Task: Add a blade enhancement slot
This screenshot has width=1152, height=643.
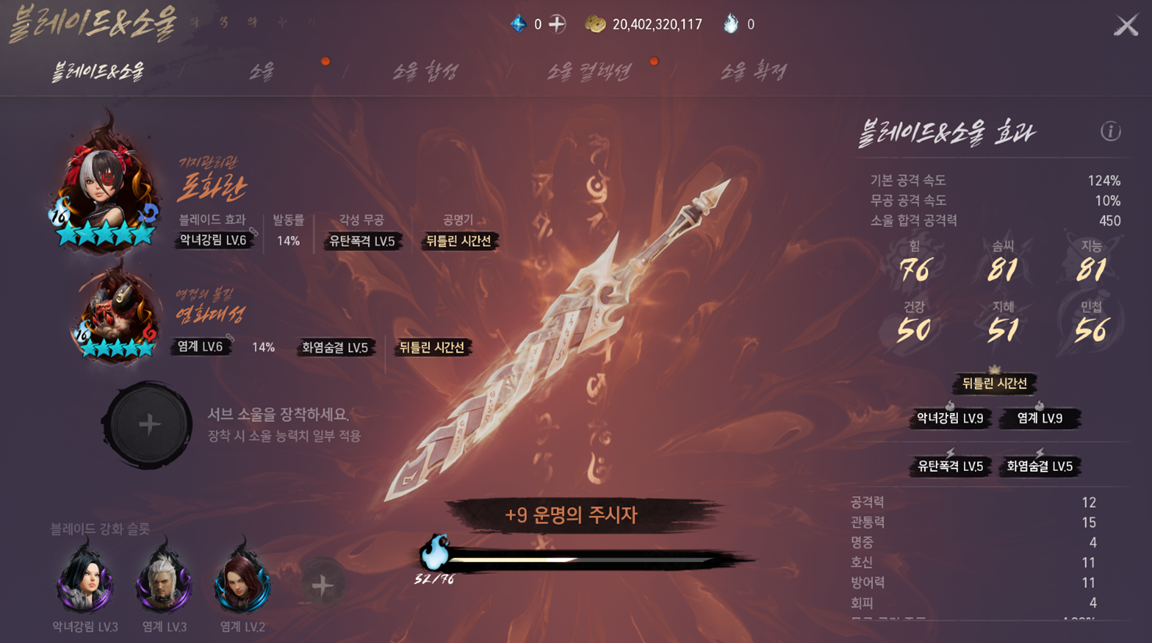Action: 322,585
